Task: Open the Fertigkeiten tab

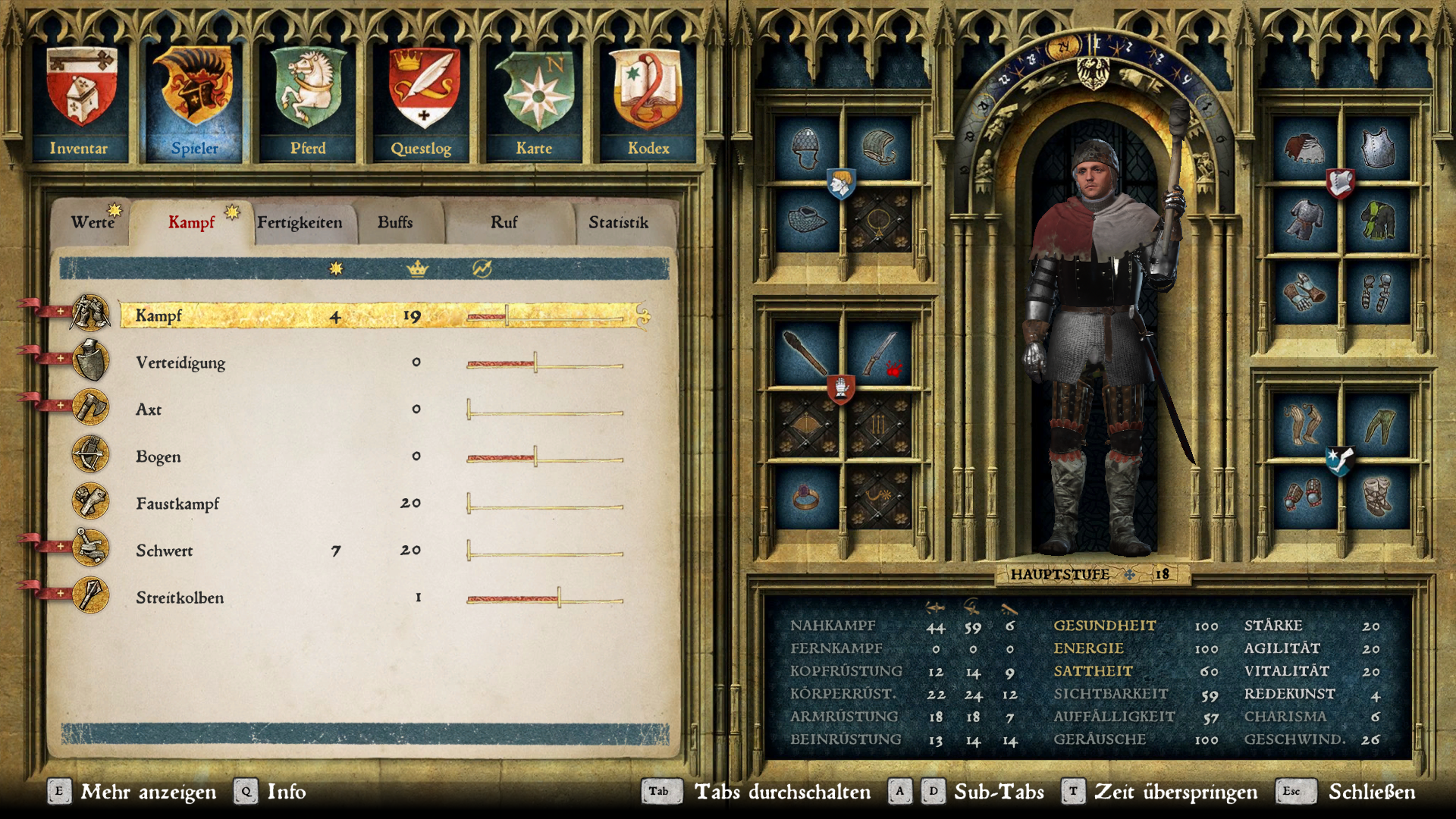Action: pos(300,222)
